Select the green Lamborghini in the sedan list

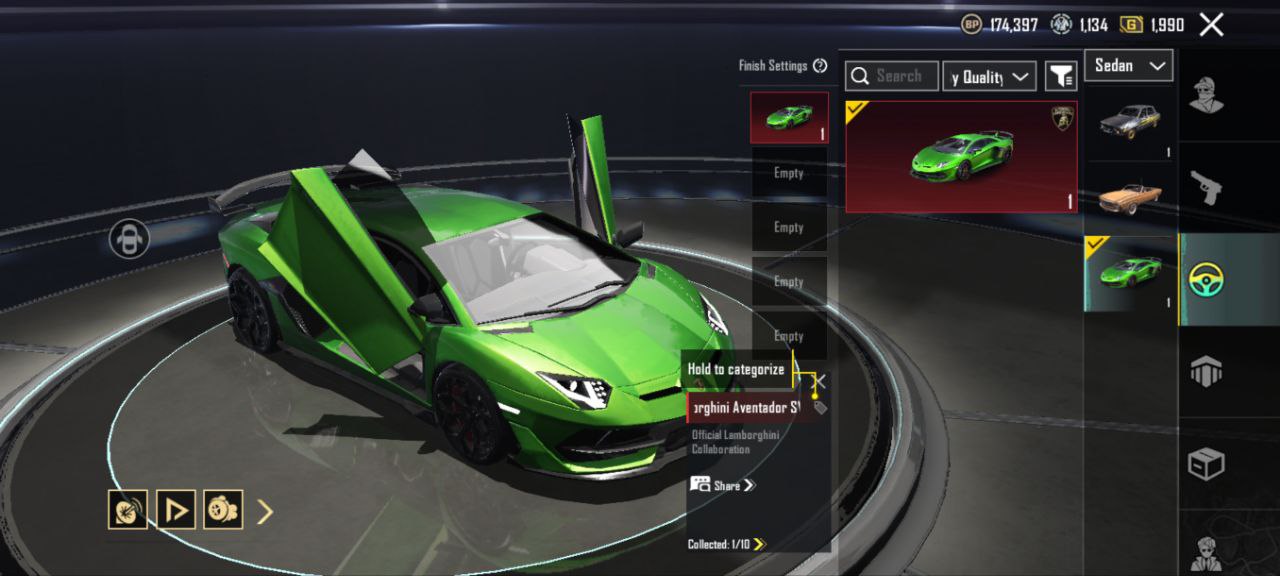coord(1130,273)
